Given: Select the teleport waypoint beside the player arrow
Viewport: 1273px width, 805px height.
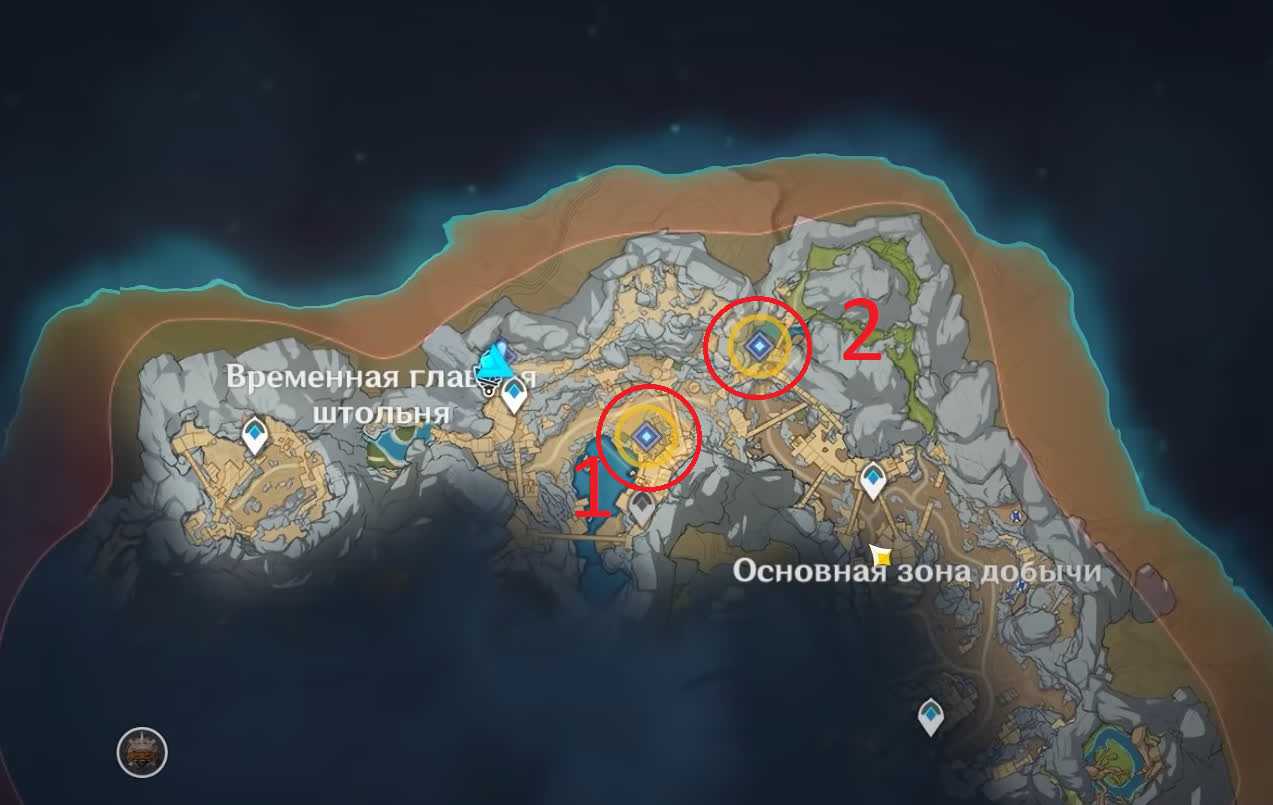Looking at the screenshot, I should click(514, 393).
